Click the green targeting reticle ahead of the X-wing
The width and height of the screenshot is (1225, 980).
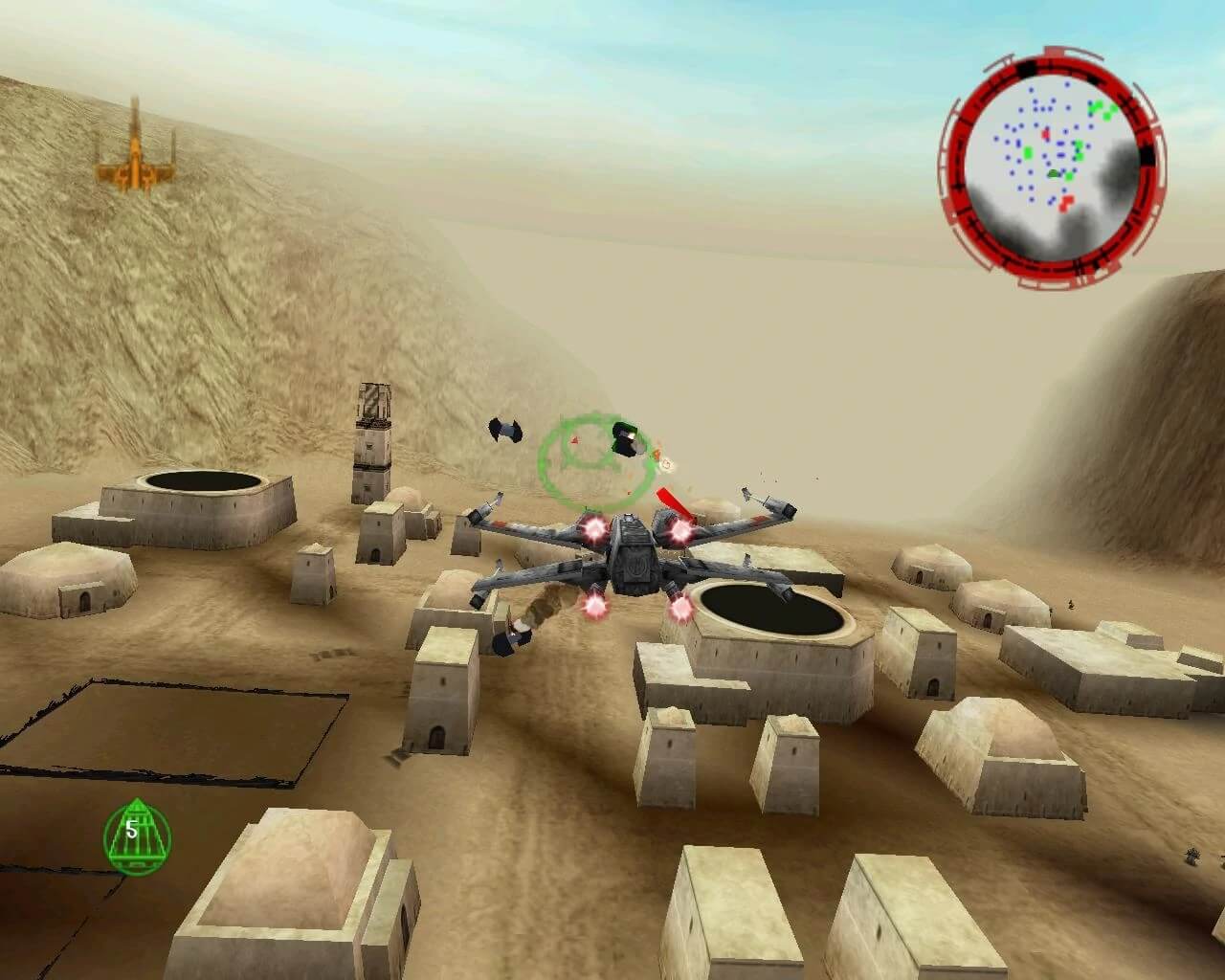click(593, 459)
